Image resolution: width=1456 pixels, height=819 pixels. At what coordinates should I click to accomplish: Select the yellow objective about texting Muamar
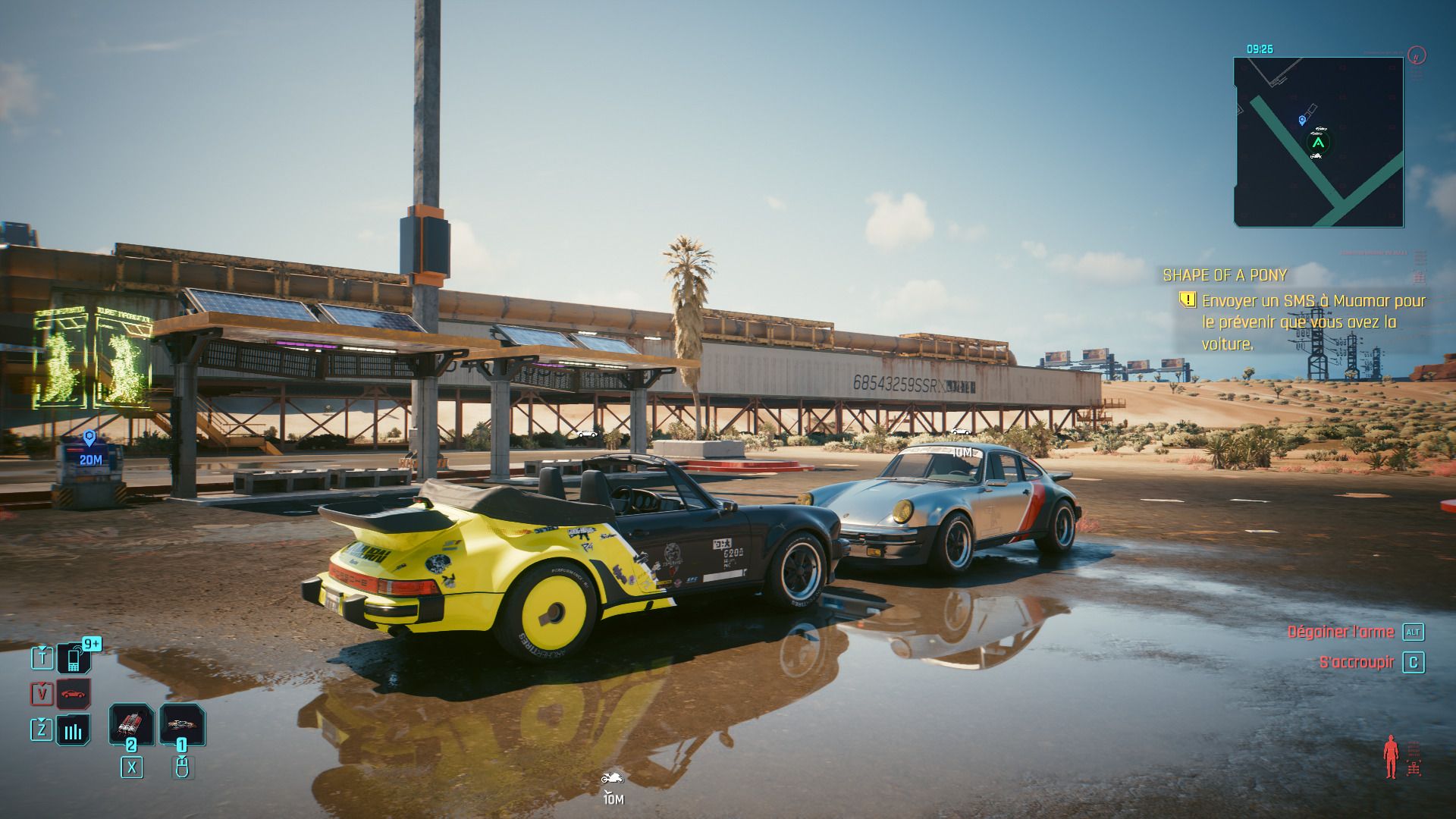(x=1312, y=322)
